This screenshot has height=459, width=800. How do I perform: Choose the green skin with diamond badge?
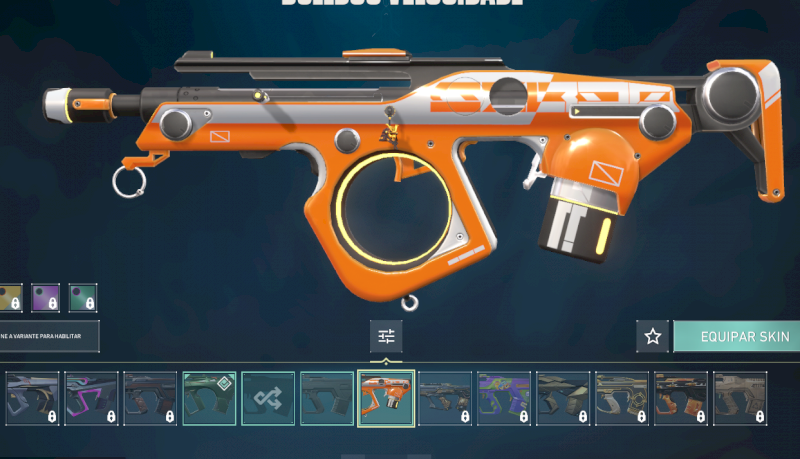209,398
